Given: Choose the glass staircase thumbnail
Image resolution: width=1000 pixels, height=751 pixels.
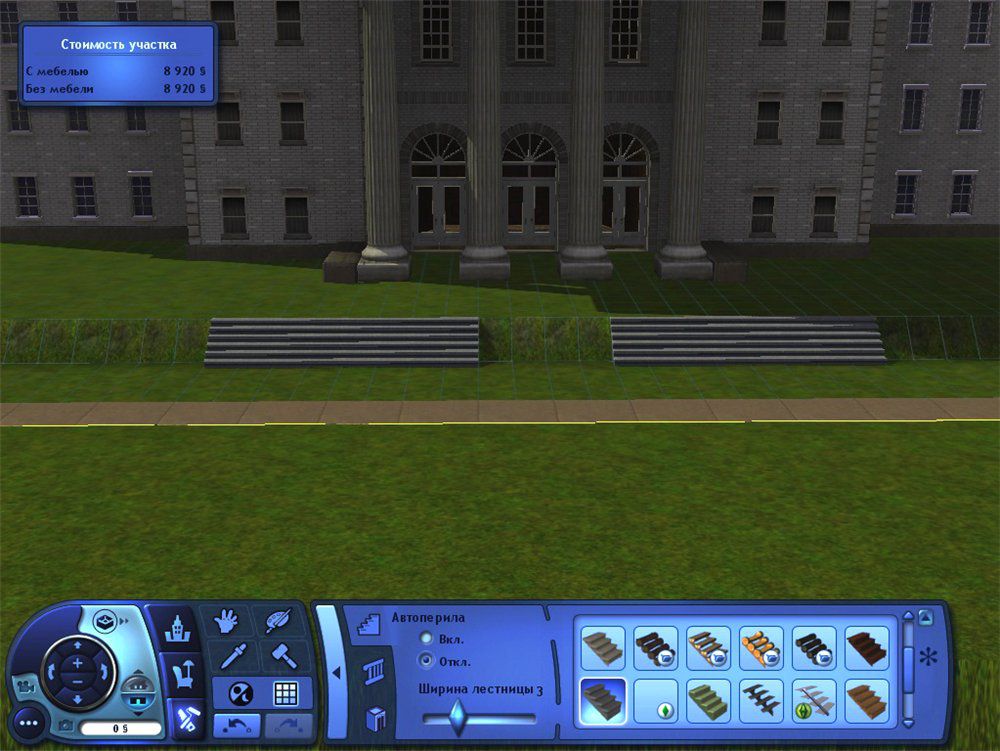Looking at the screenshot, I should (x=816, y=701).
